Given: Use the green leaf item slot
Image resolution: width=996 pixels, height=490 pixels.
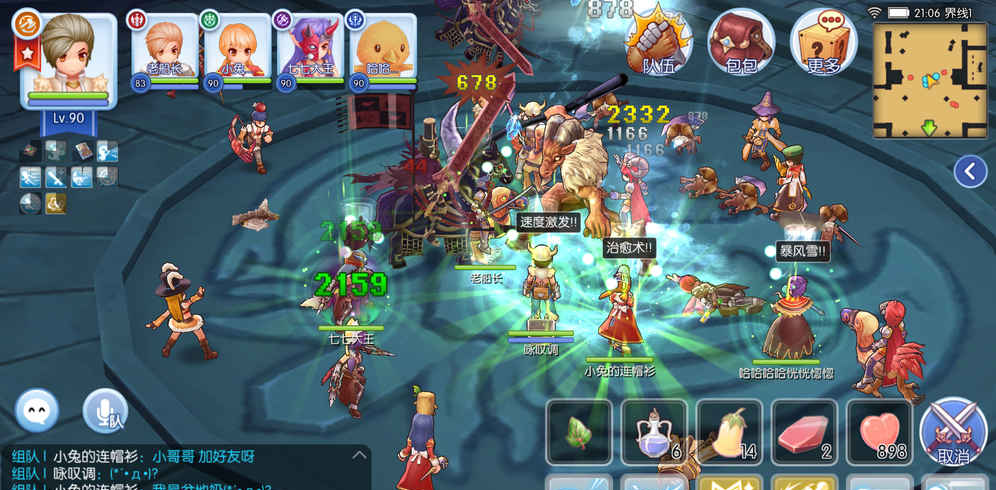Looking at the screenshot, I should click(579, 432).
